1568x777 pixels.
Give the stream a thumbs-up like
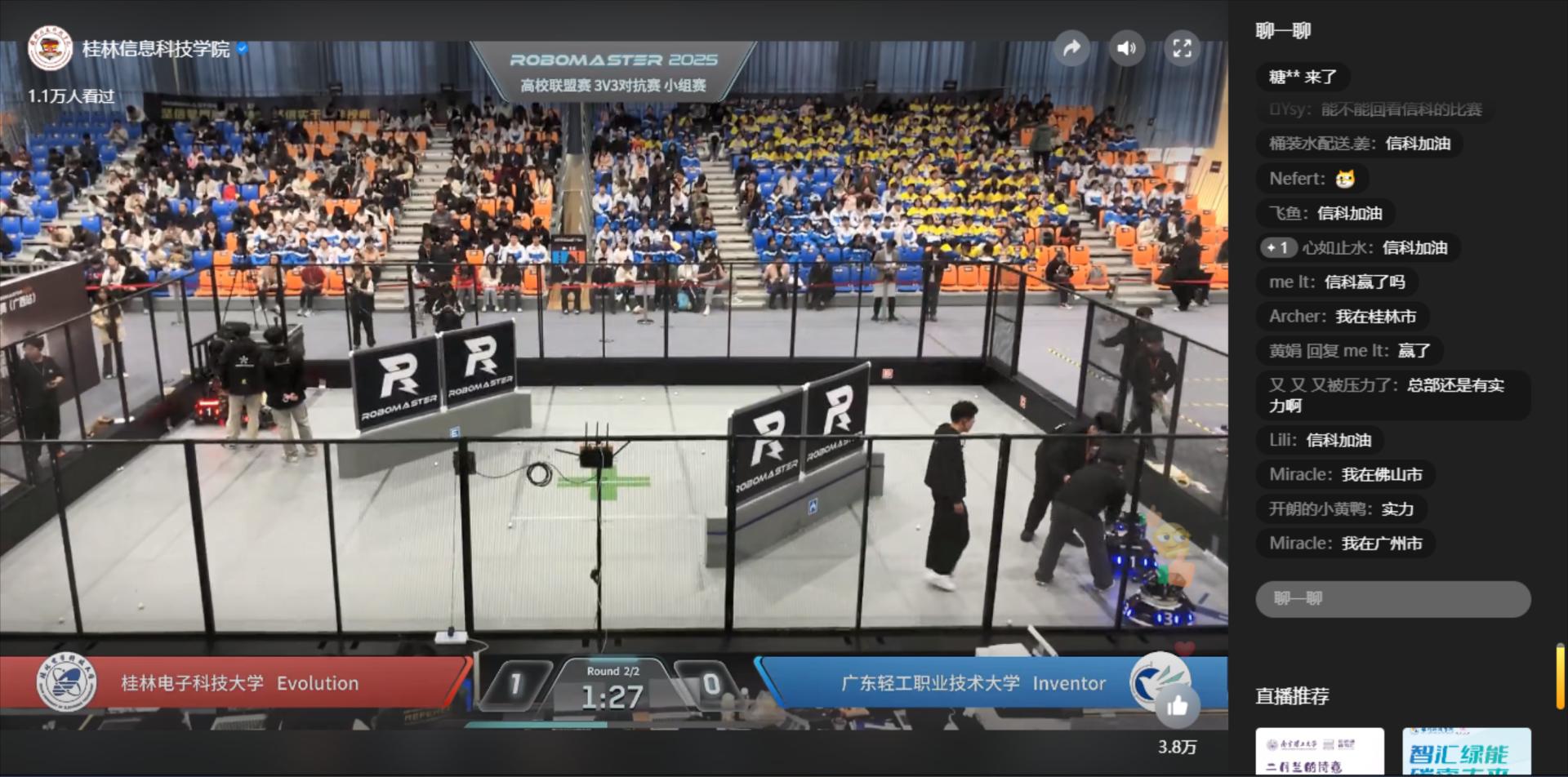click(1177, 706)
